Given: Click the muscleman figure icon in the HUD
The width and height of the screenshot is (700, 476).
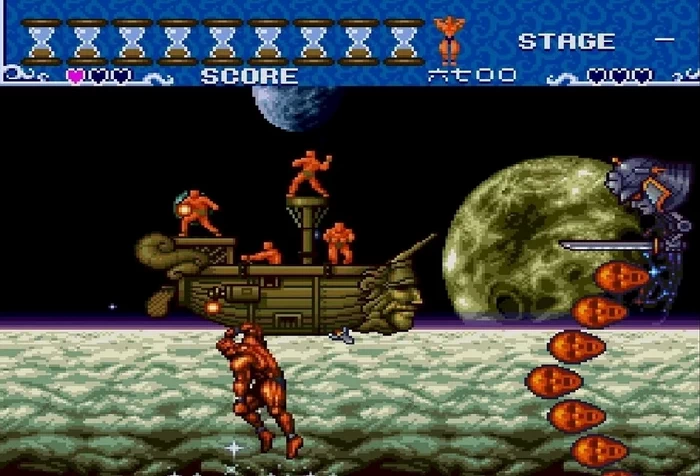Looking at the screenshot, I should tap(447, 41).
